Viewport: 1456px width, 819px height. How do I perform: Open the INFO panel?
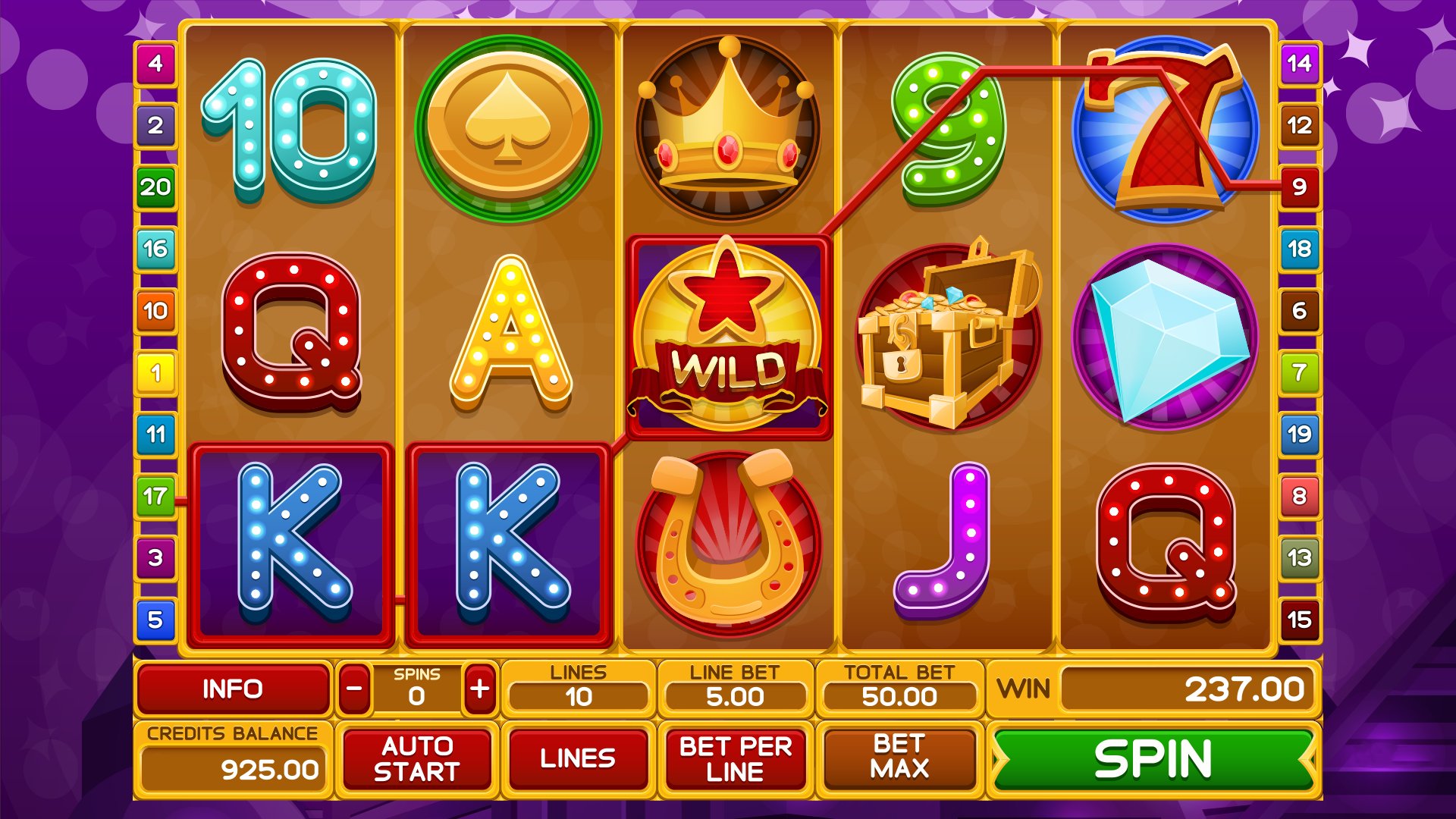[233, 689]
